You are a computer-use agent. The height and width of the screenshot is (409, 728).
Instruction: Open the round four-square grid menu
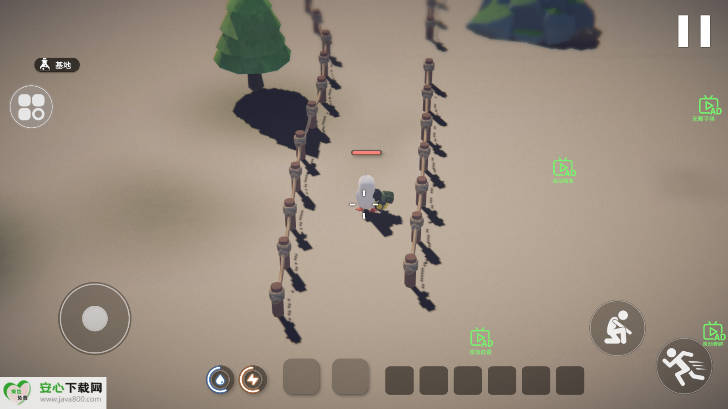click(31, 106)
